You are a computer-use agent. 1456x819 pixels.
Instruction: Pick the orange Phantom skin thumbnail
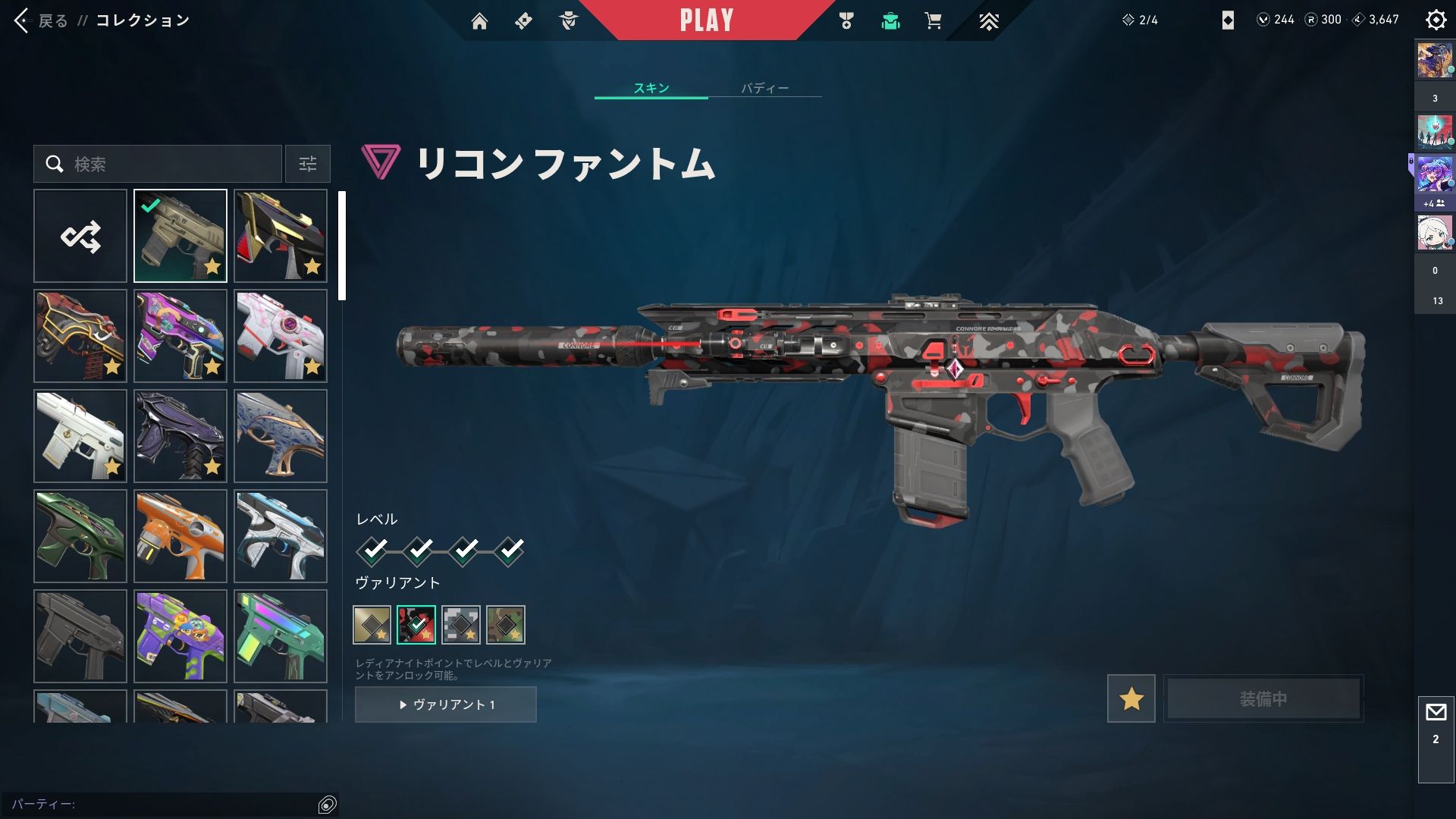click(x=180, y=536)
